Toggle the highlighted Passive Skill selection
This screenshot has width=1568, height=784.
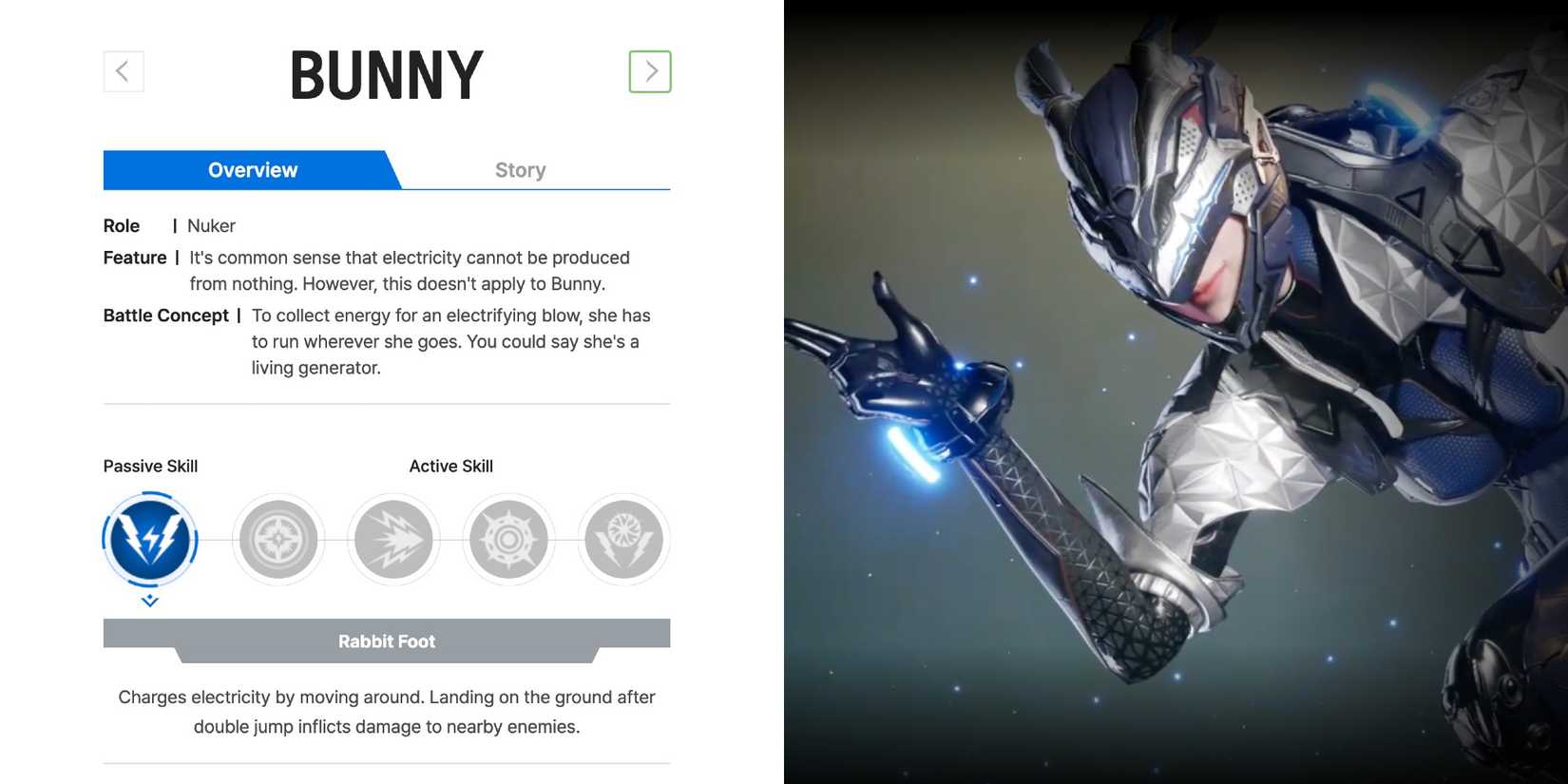click(149, 539)
